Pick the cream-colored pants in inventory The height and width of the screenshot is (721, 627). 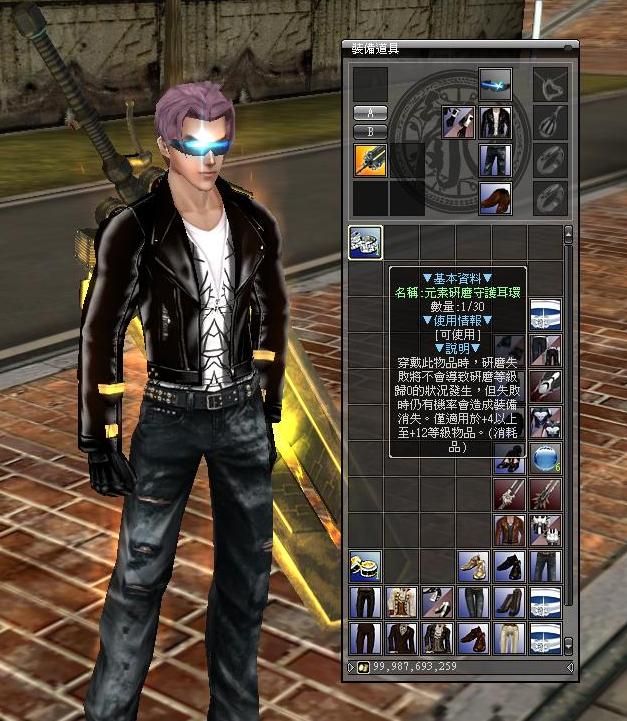pyautogui.click(x=510, y=638)
